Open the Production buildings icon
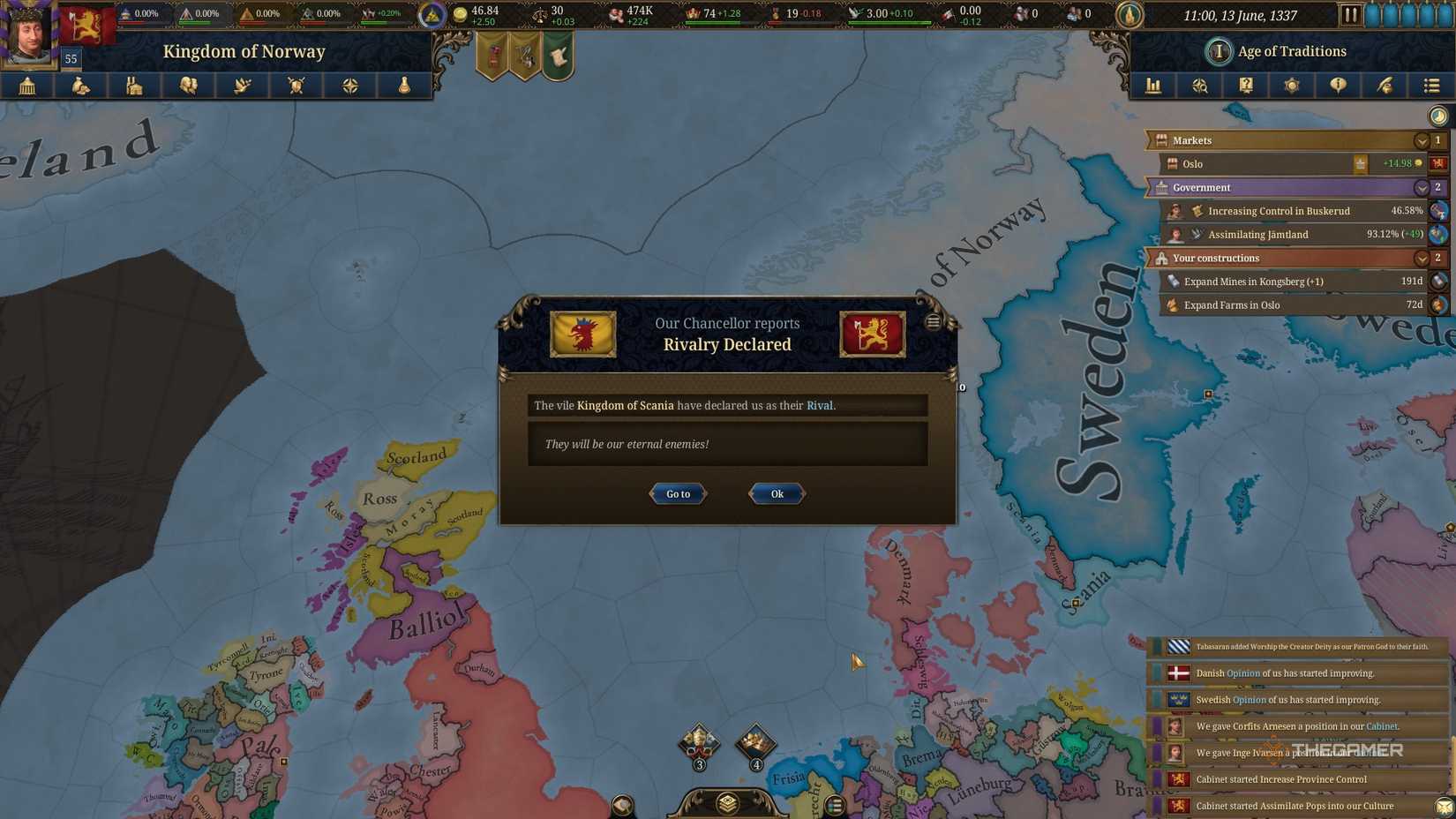Viewport: 1456px width, 819px height. coord(134,86)
